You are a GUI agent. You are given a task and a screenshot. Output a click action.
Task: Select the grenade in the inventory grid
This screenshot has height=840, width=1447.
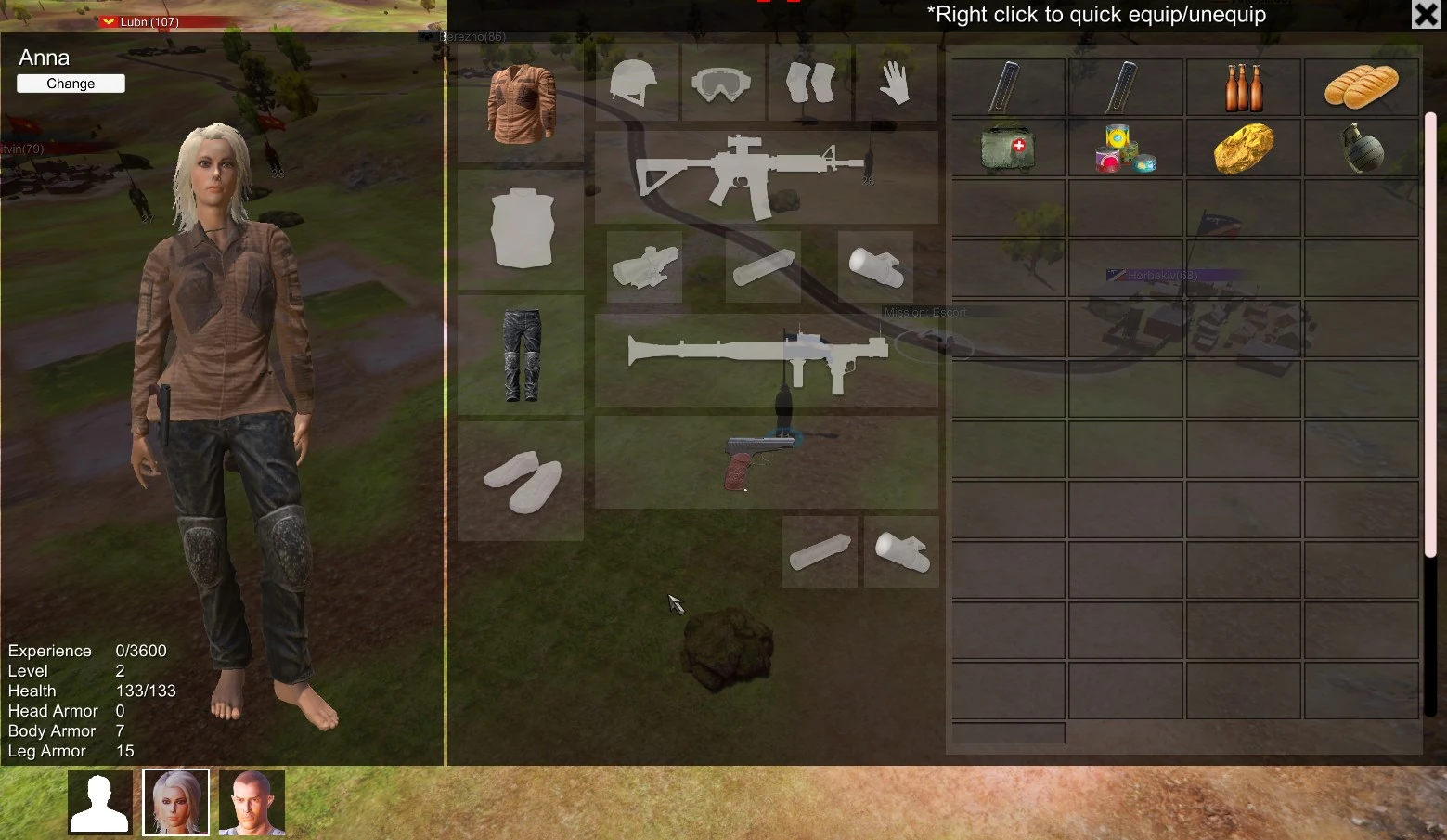click(1361, 149)
